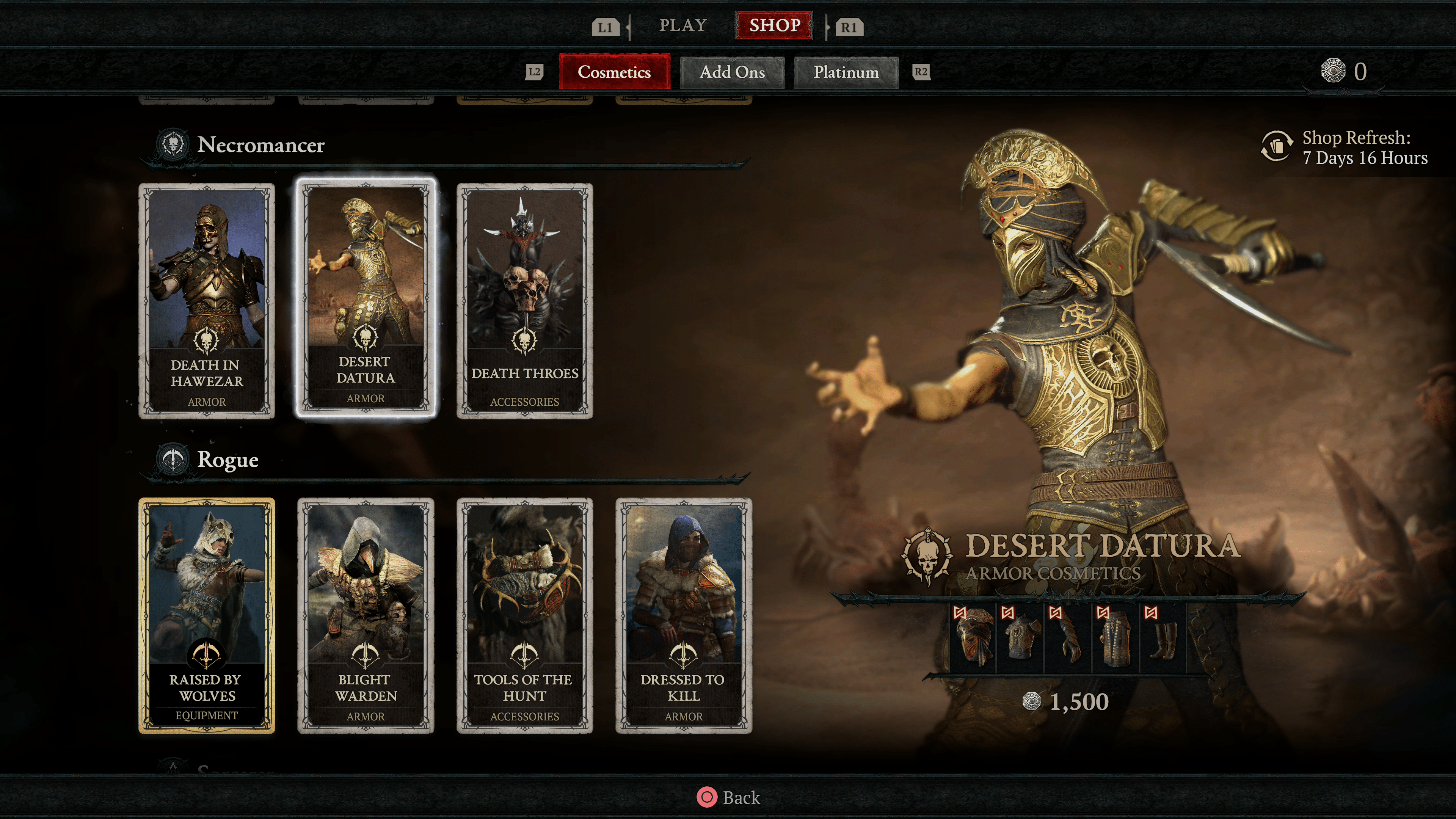Click the Back option
1456x819 pixels.
click(x=728, y=797)
